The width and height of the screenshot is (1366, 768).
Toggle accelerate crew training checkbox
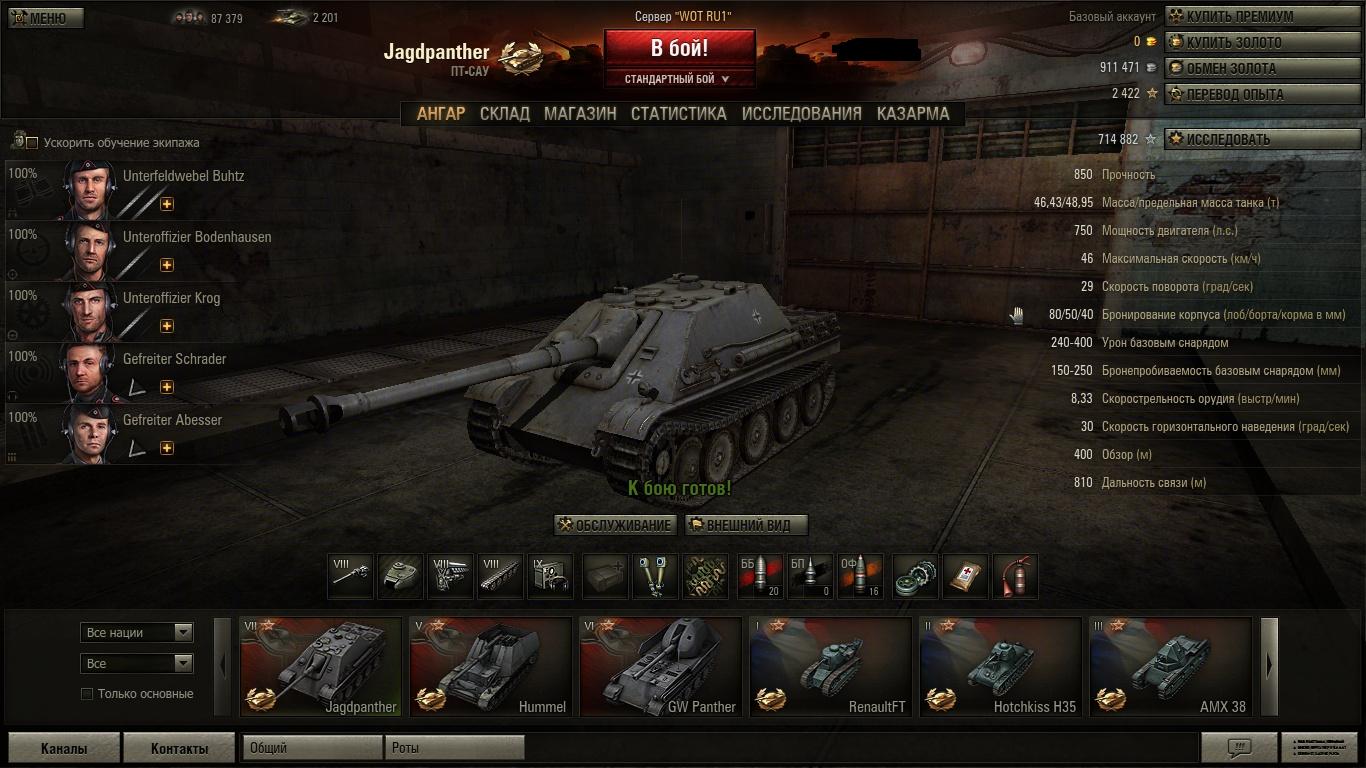click(x=32, y=143)
